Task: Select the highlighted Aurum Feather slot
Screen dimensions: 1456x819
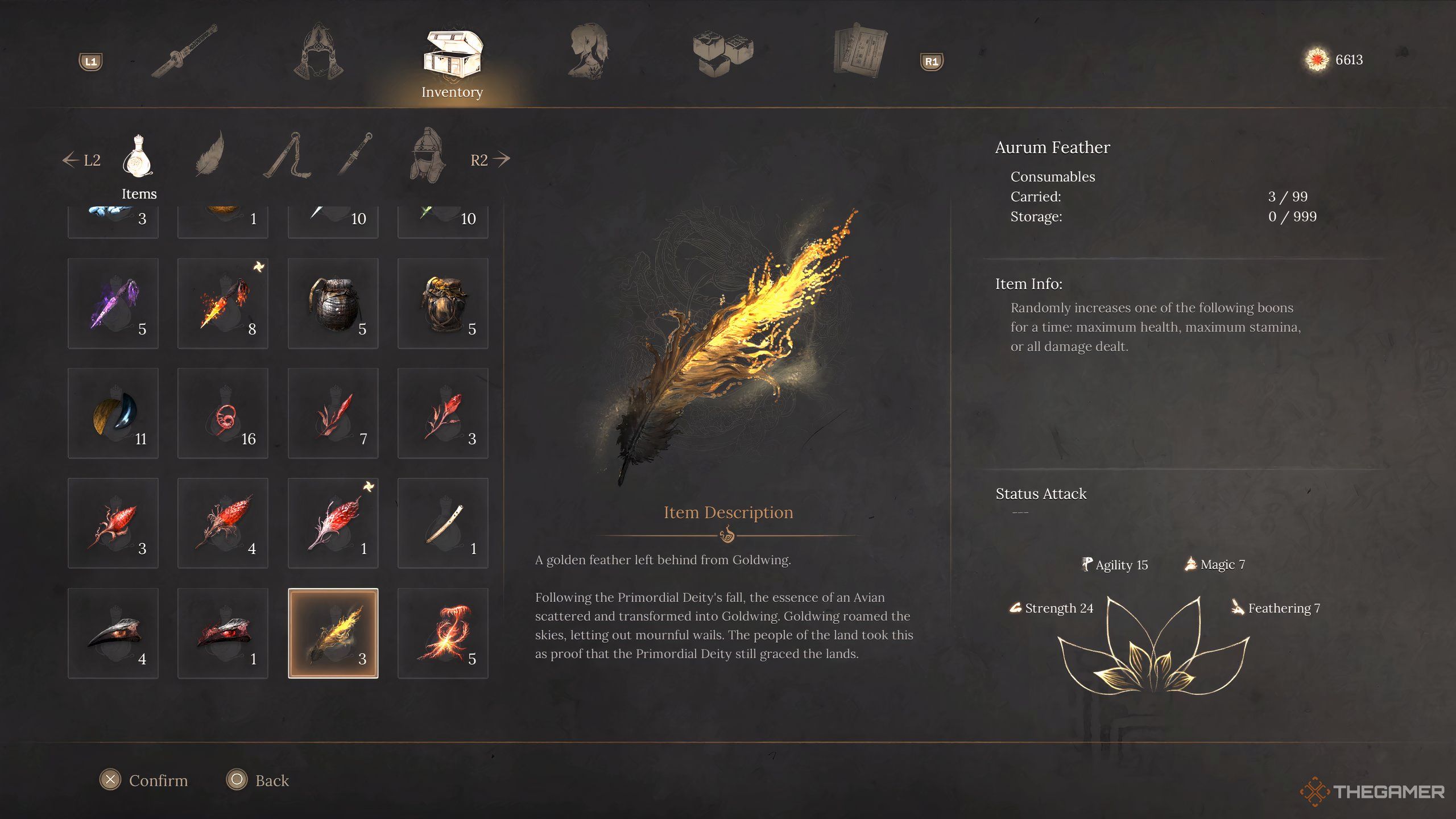Action: pos(333,633)
